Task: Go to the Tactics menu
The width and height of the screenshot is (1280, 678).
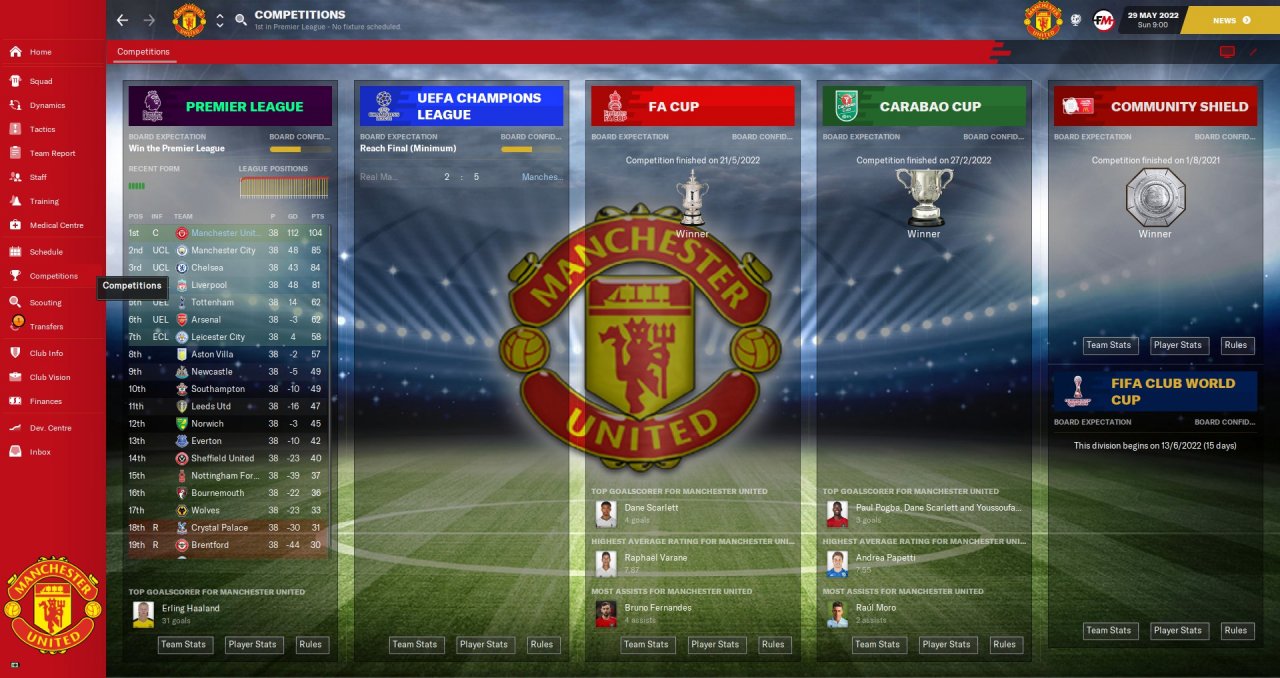Action: [x=42, y=129]
